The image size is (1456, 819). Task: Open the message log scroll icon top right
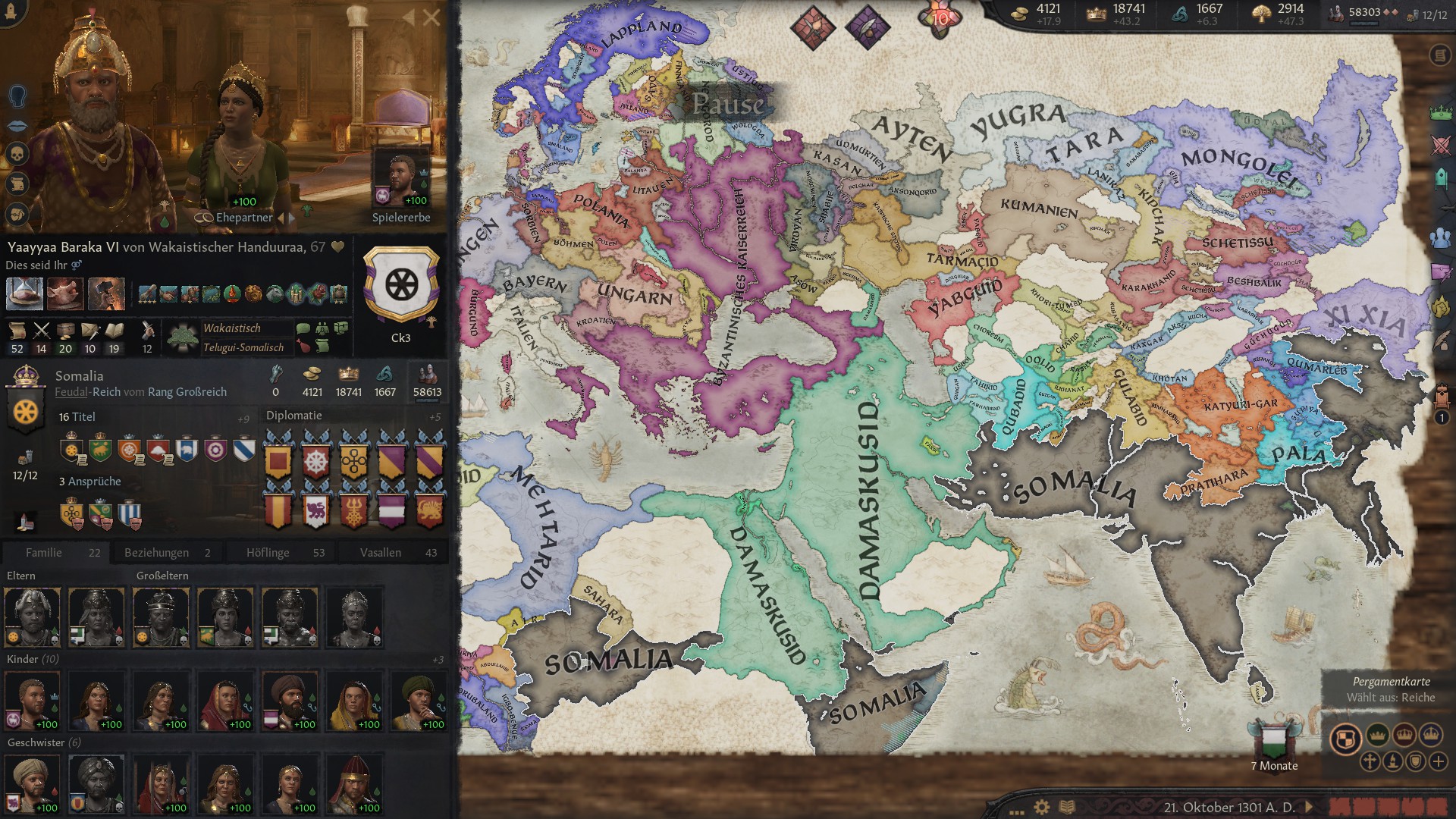click(1439, 55)
